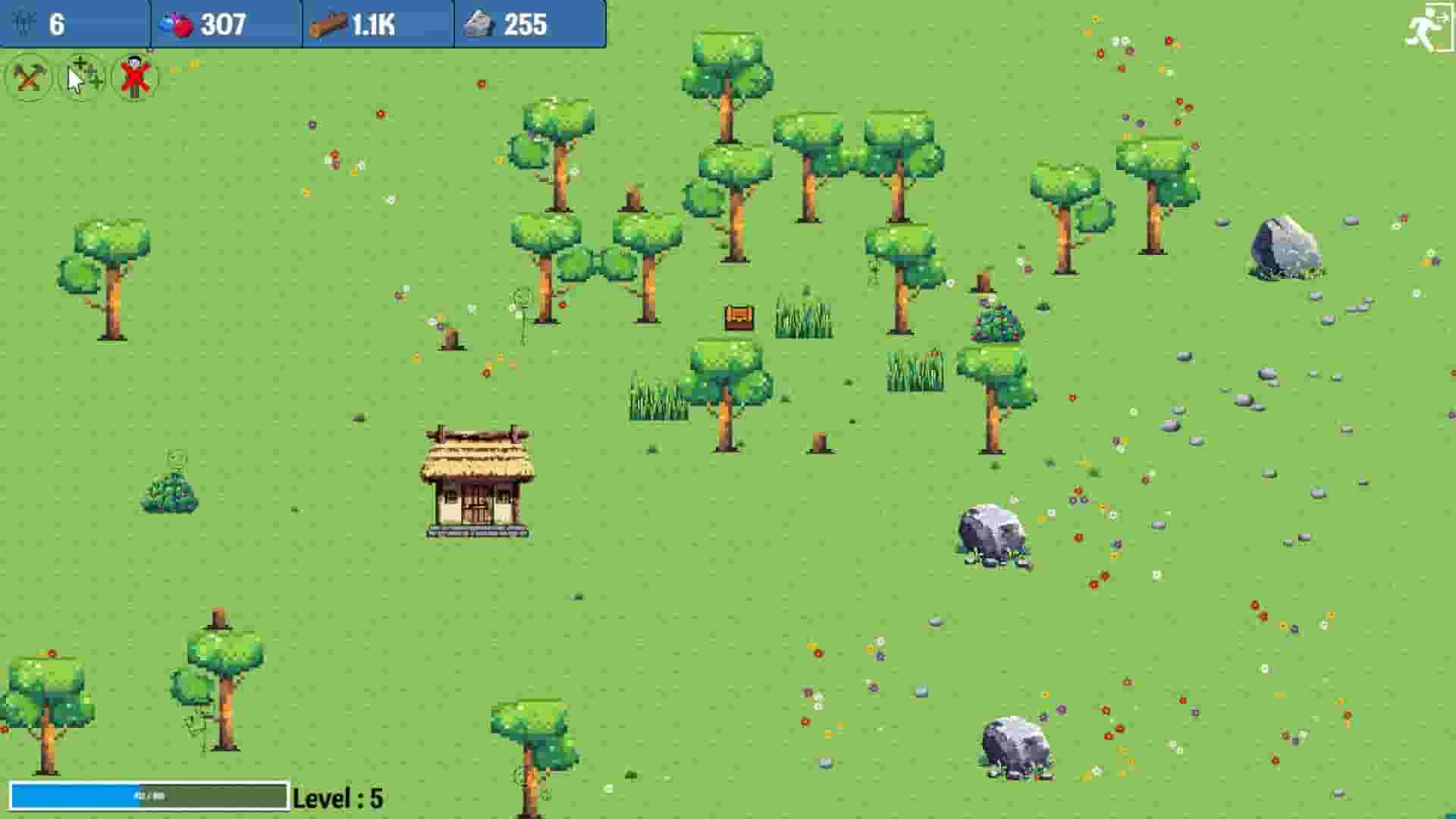Click the Level : 5 label
Viewport: 1456px width, 819px height.
(339, 797)
